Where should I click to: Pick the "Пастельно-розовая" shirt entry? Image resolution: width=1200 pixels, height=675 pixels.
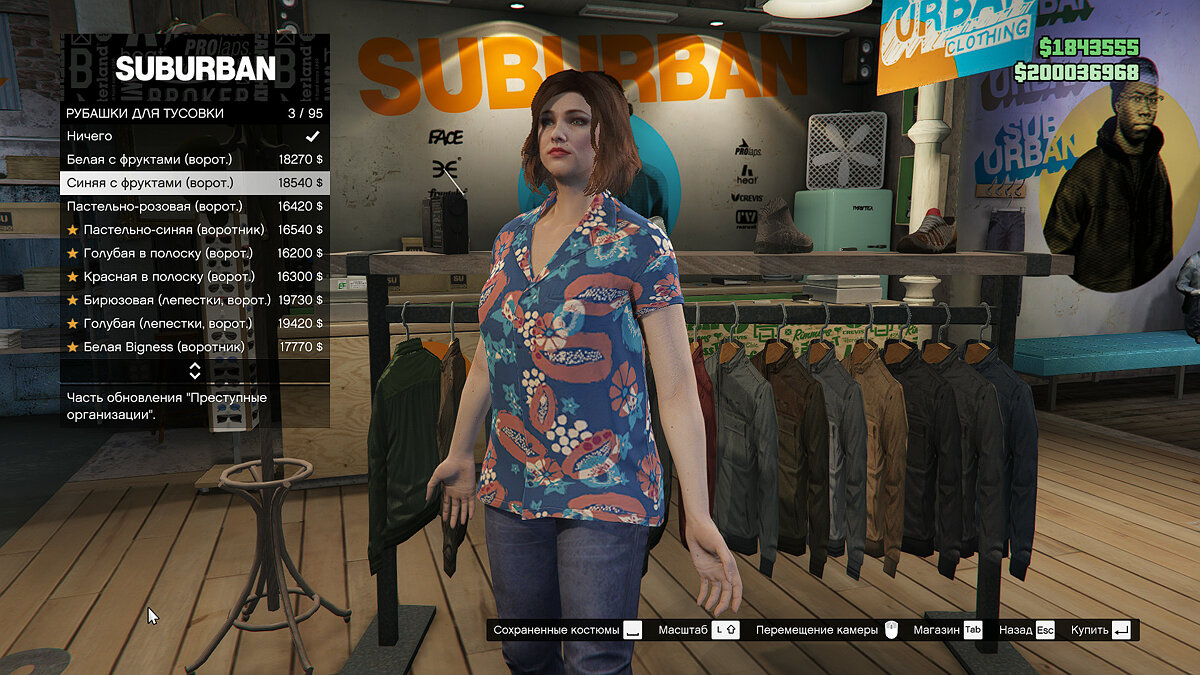(195, 206)
